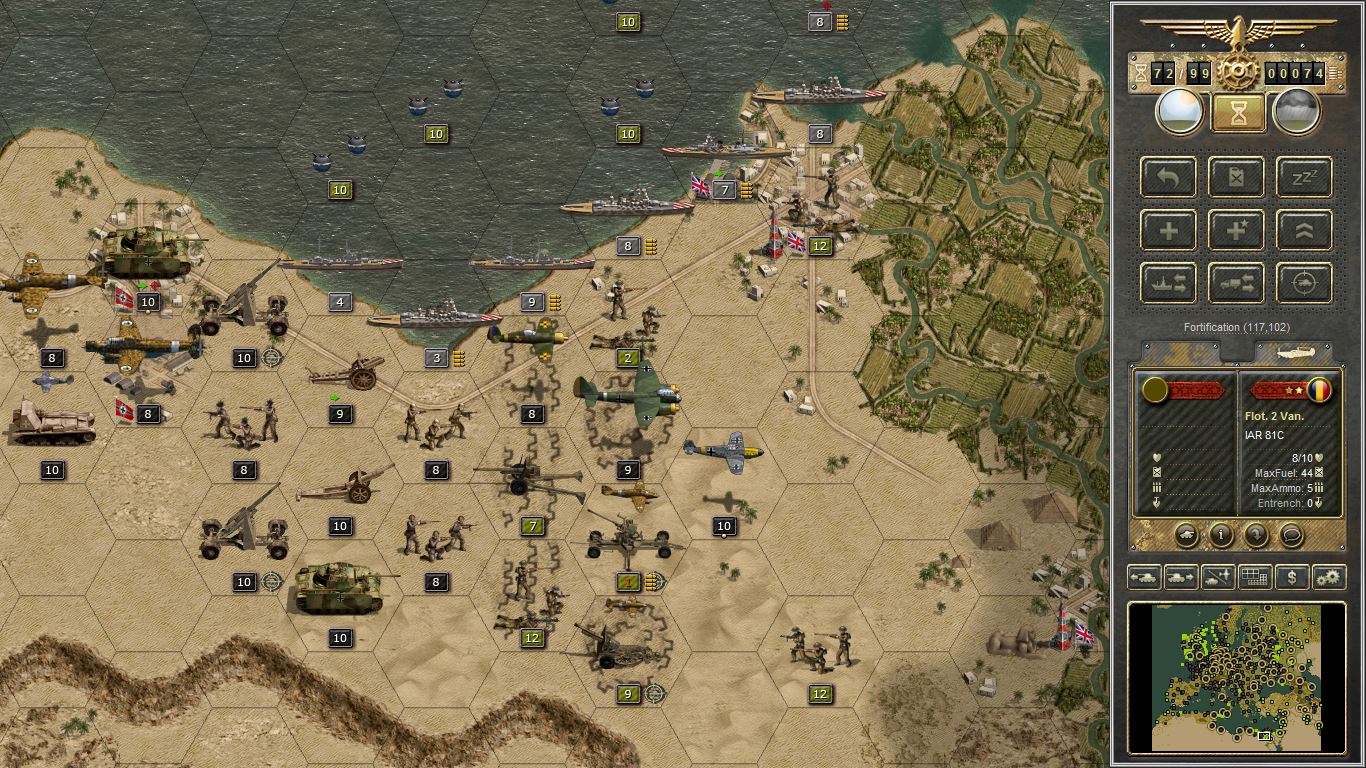Put the unit to sleep with ZZZ icon
The image size is (1366, 768).
[1304, 178]
